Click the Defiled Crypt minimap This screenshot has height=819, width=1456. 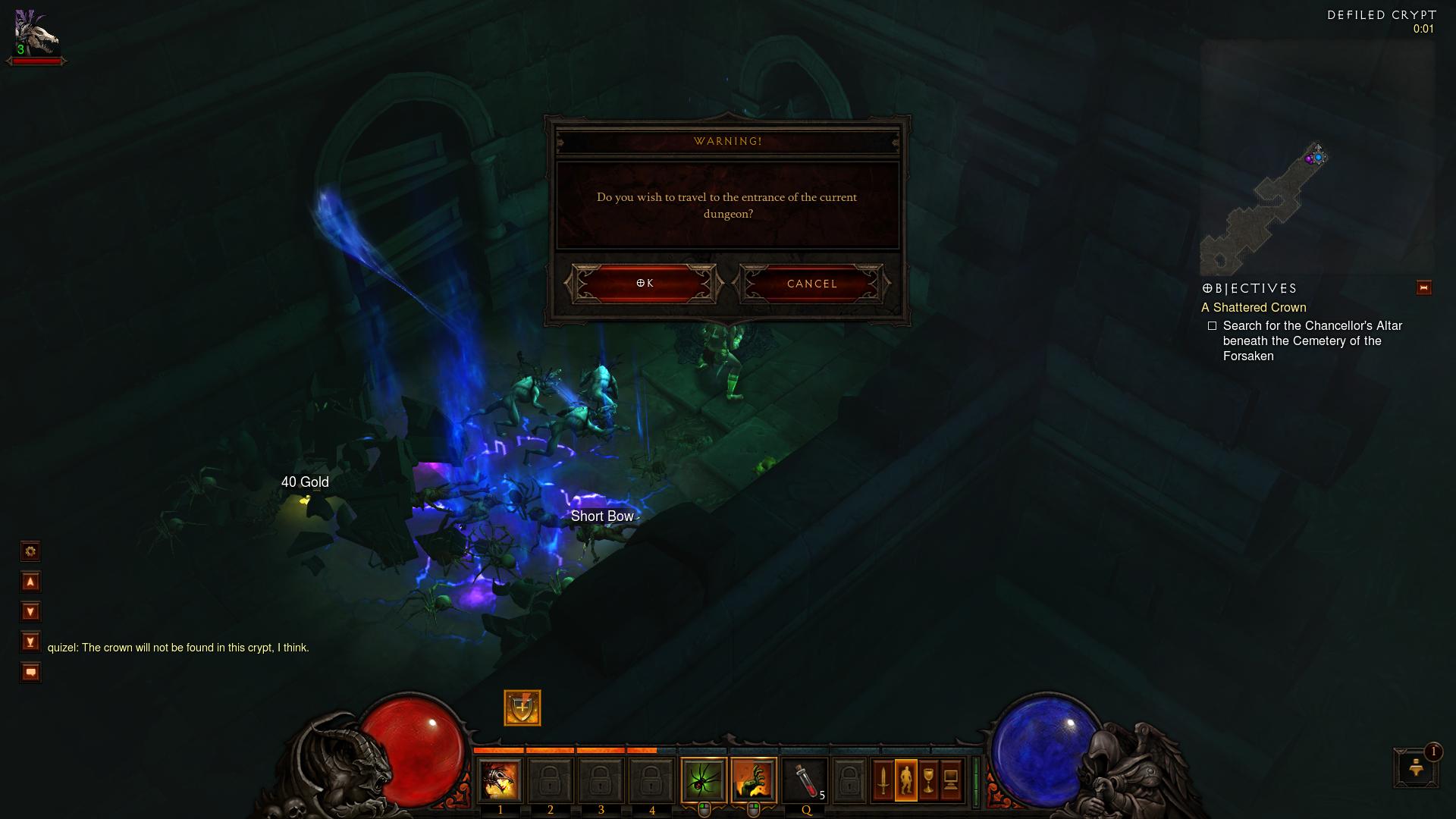1316,158
